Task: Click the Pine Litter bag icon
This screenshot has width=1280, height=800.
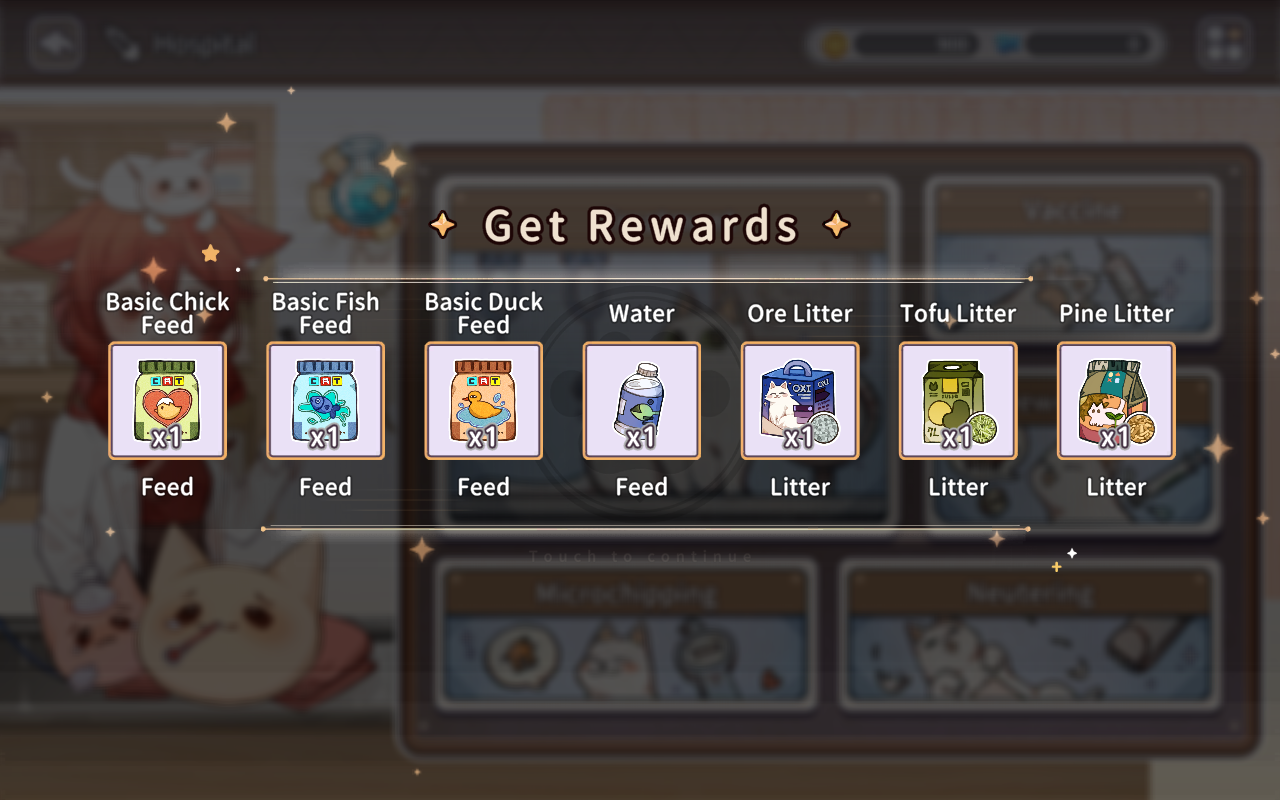Action: coord(1115,400)
